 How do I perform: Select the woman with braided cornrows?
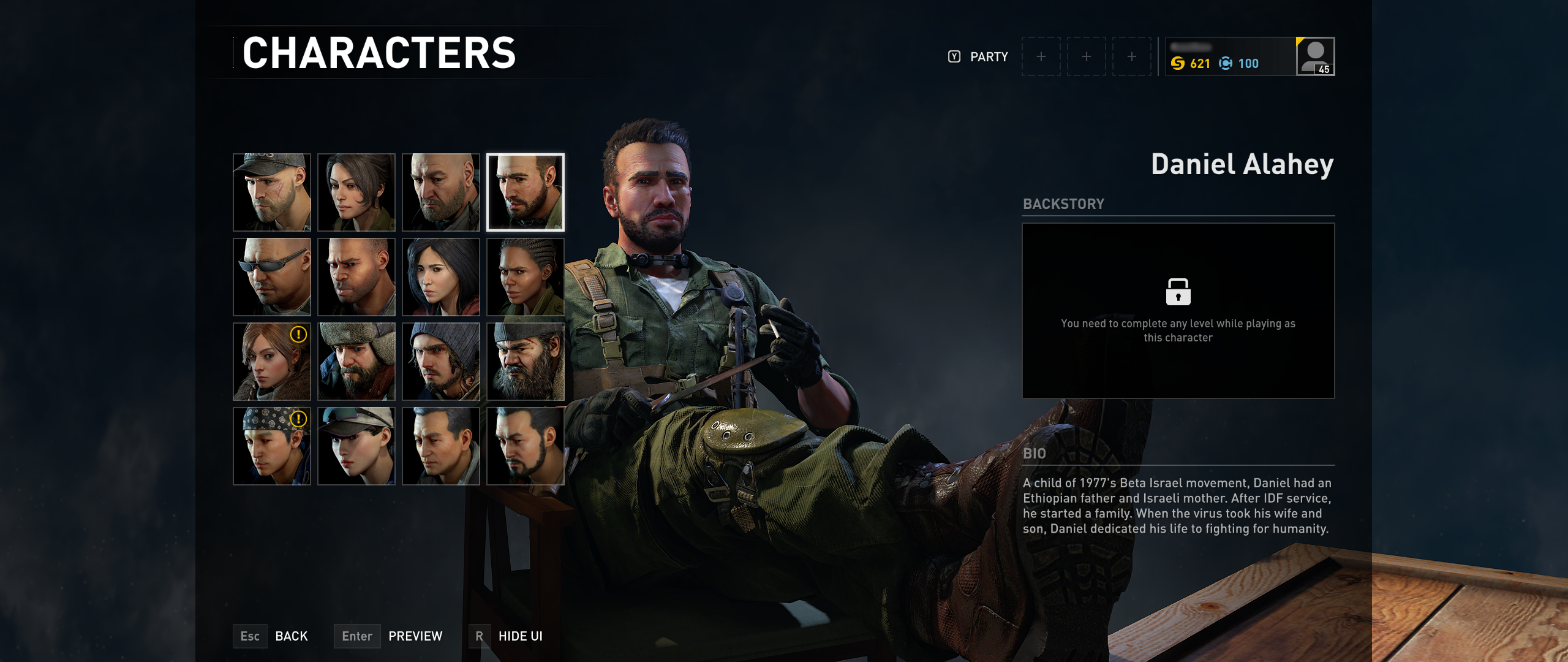[526, 277]
